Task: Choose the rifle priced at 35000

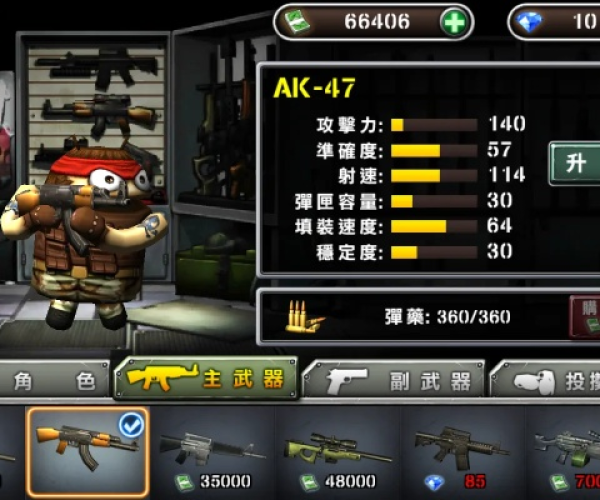Action: [x=212, y=452]
